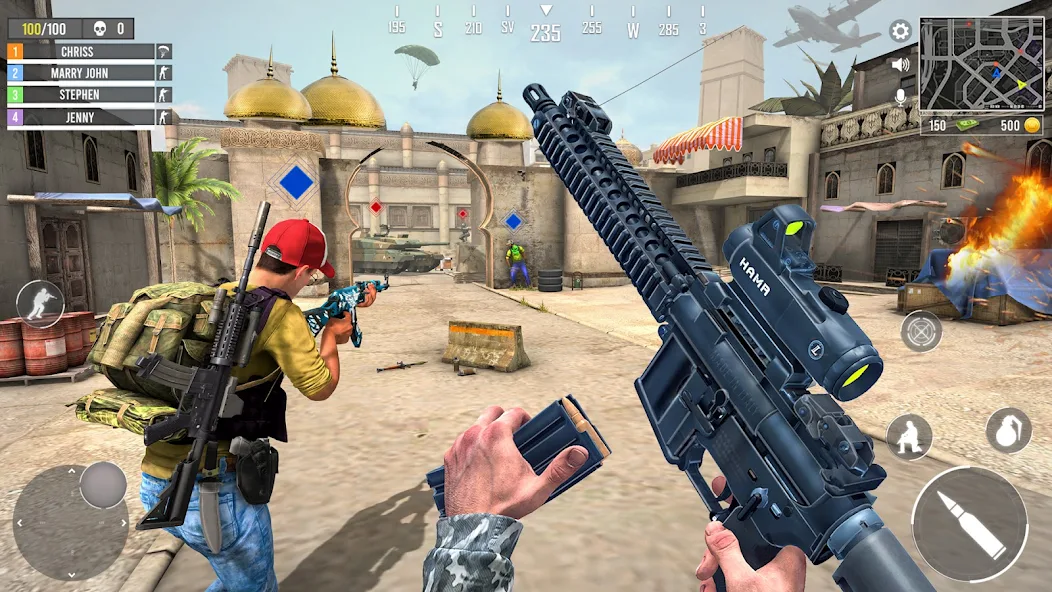
Task: Activate the kneeling soldier crouch button
Action: click(x=909, y=437)
